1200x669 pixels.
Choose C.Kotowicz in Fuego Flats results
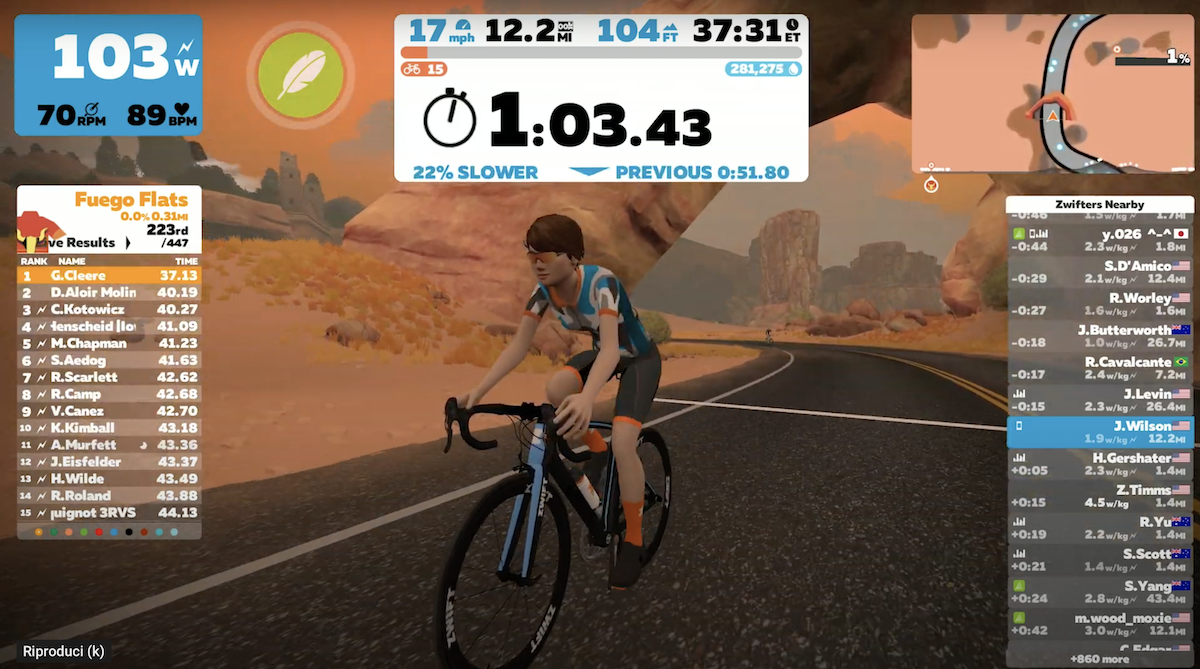(x=109, y=309)
